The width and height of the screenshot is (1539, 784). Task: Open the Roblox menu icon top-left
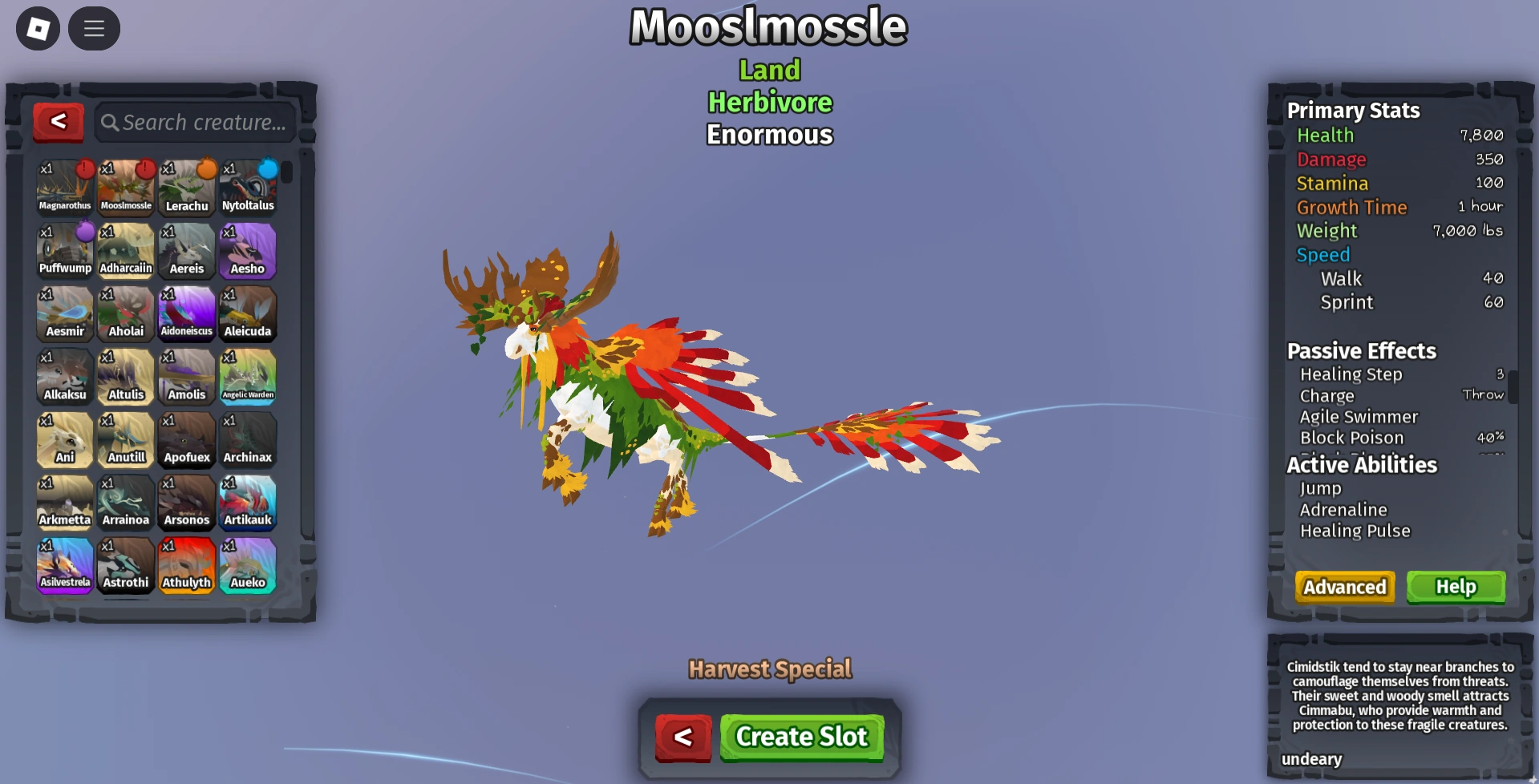[x=37, y=28]
